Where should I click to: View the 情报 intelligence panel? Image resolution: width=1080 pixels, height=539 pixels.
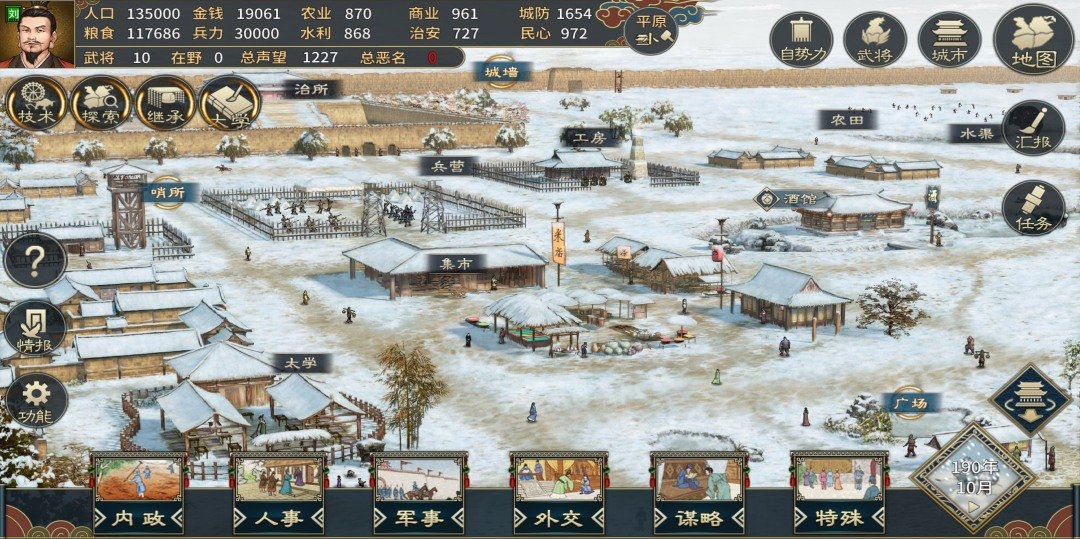tap(35, 330)
